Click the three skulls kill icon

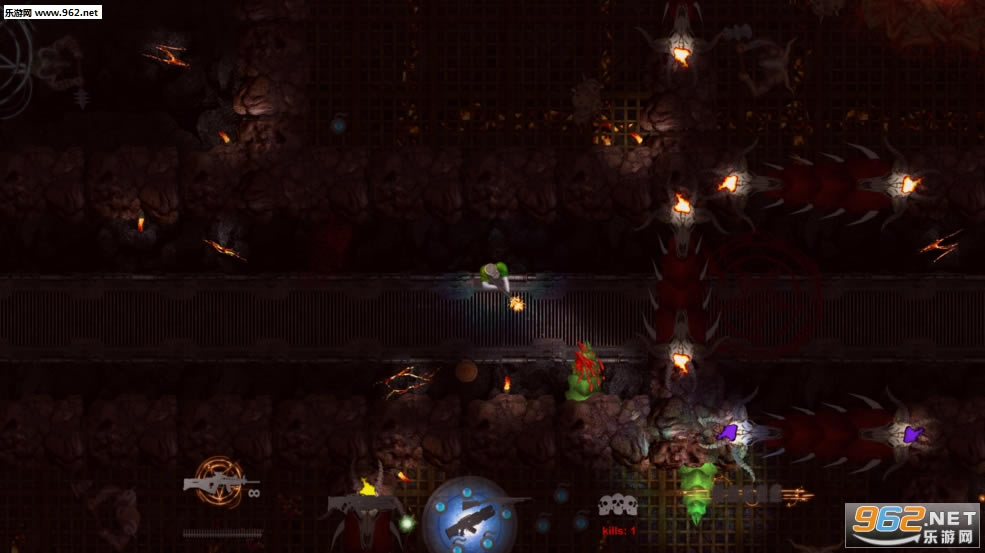click(x=617, y=505)
